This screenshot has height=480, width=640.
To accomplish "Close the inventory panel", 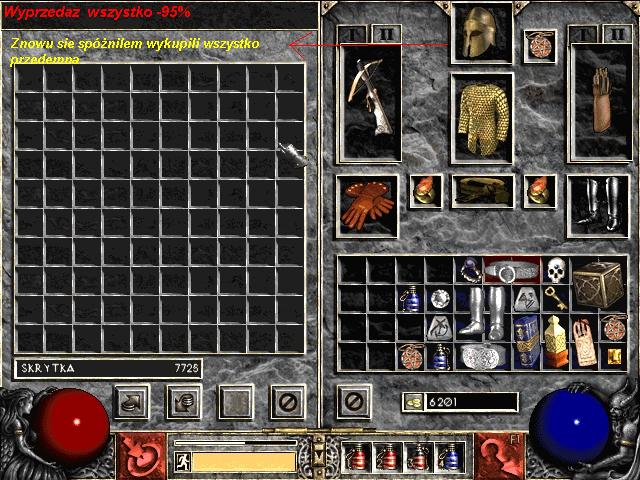I will coord(350,402).
